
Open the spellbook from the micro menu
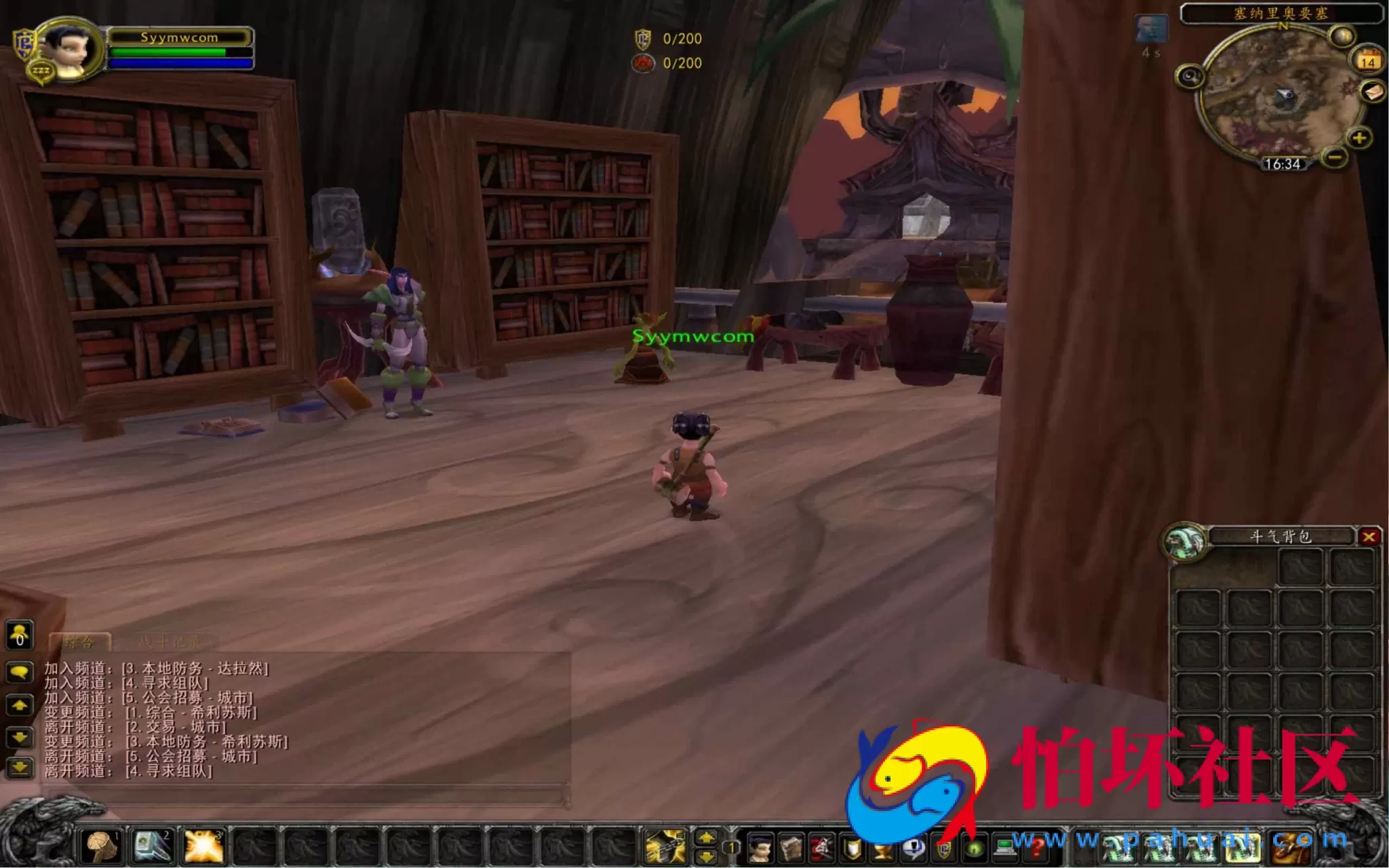792,847
